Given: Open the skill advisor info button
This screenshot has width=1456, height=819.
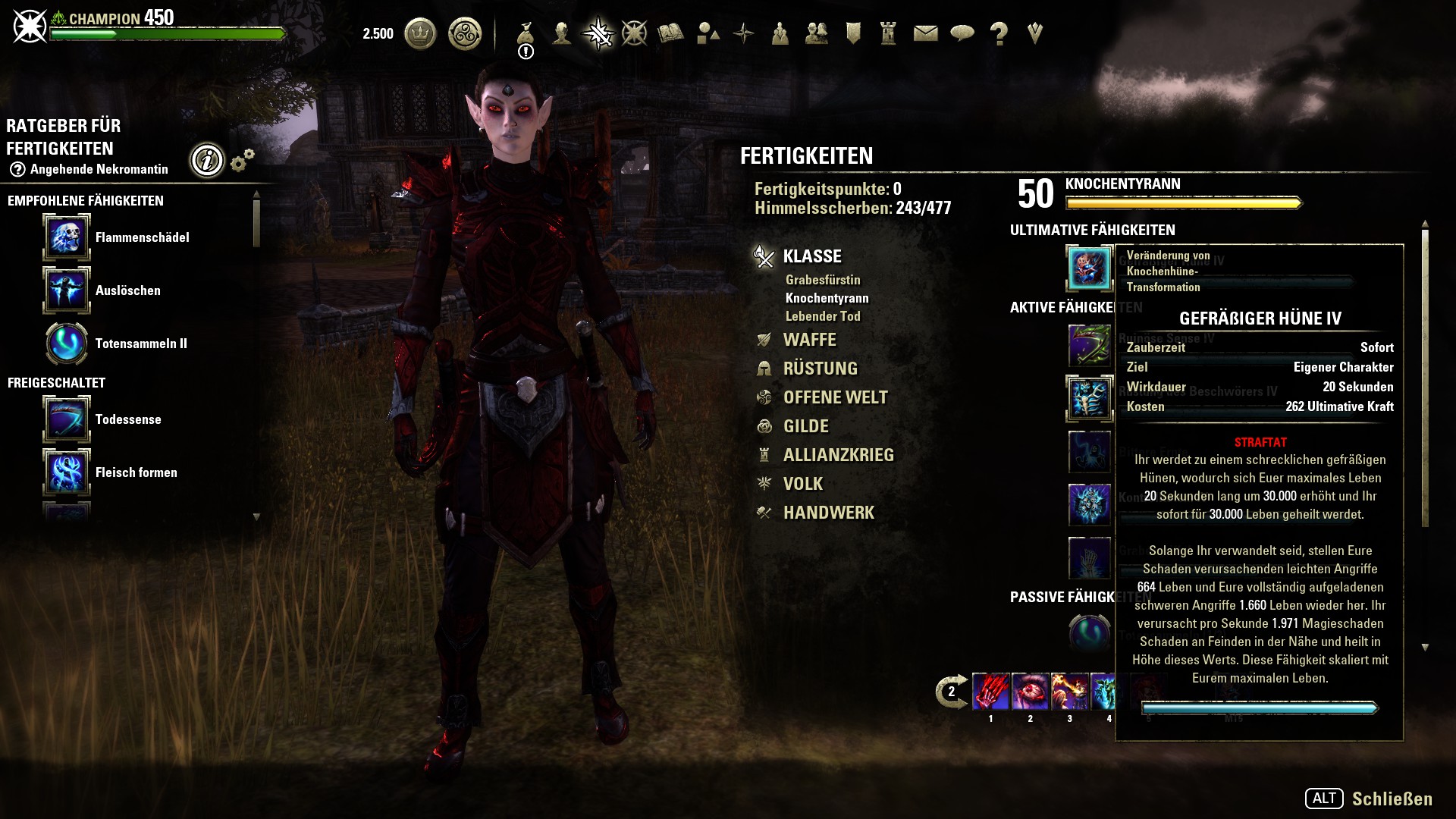Looking at the screenshot, I should pyautogui.click(x=207, y=160).
